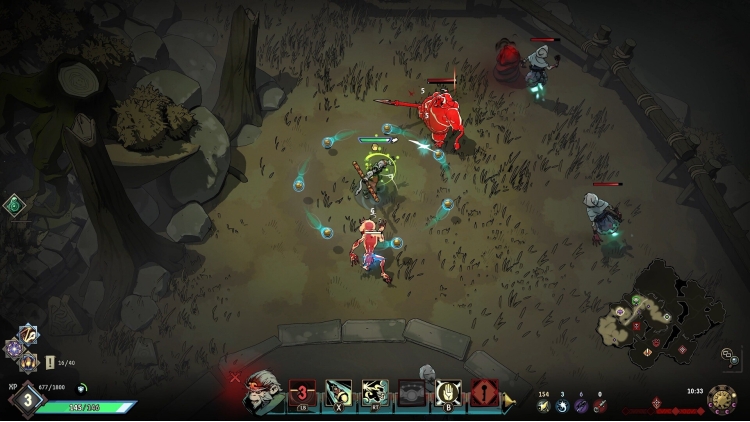750x422 pixels.
Task: Activate the red number 3 skill slot
Action: 302,393
